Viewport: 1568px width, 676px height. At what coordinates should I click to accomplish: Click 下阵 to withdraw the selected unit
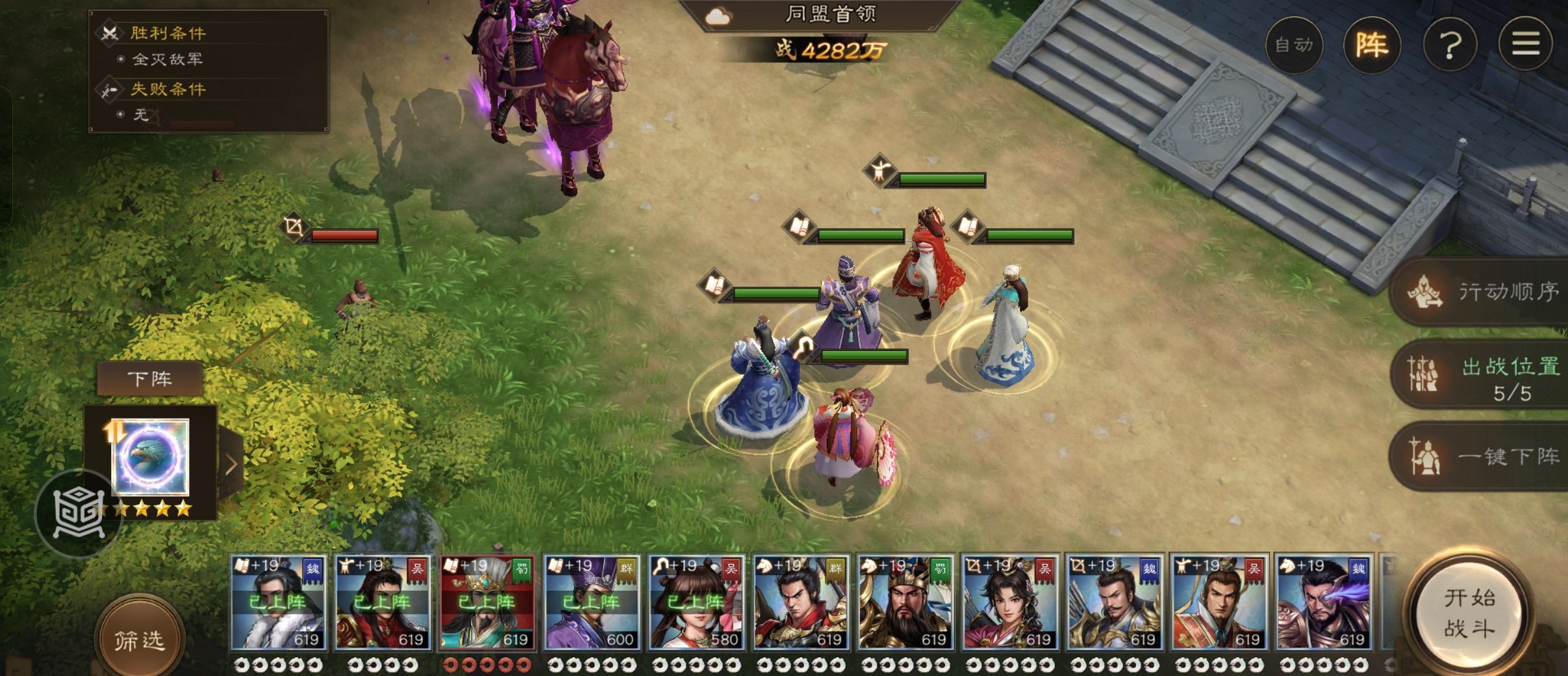pos(149,378)
